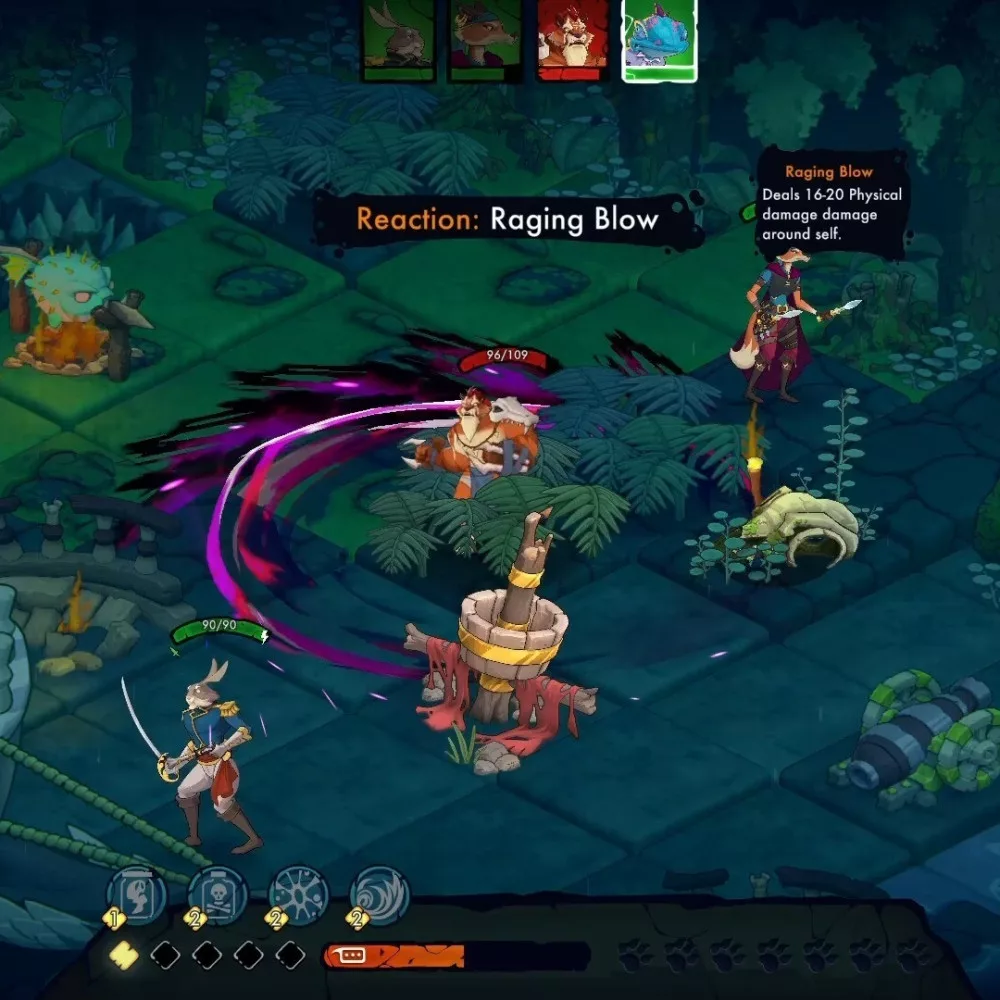The height and width of the screenshot is (1000, 1000).
Task: Activate the skull poison jar ability
Action: click(x=217, y=892)
